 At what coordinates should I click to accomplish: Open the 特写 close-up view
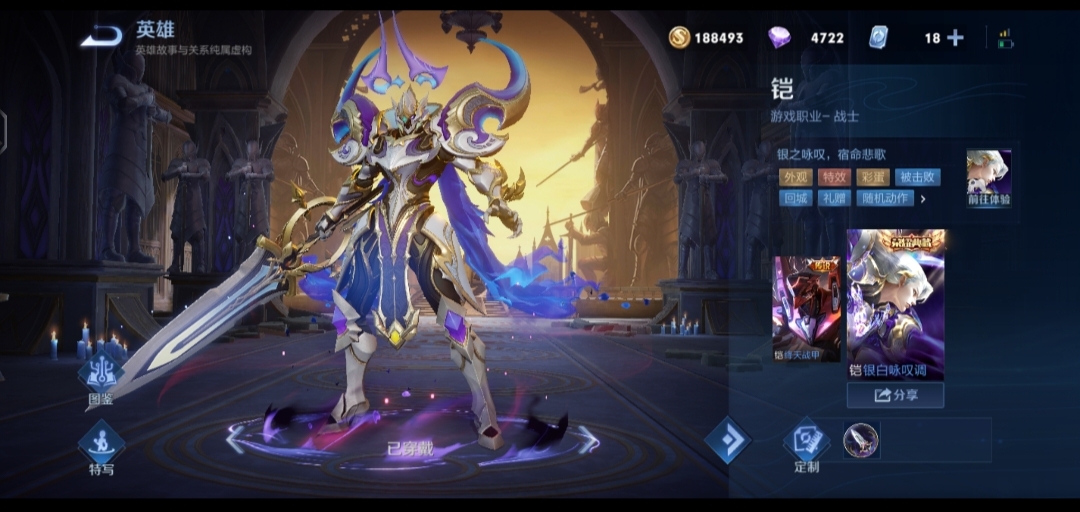[x=101, y=445]
